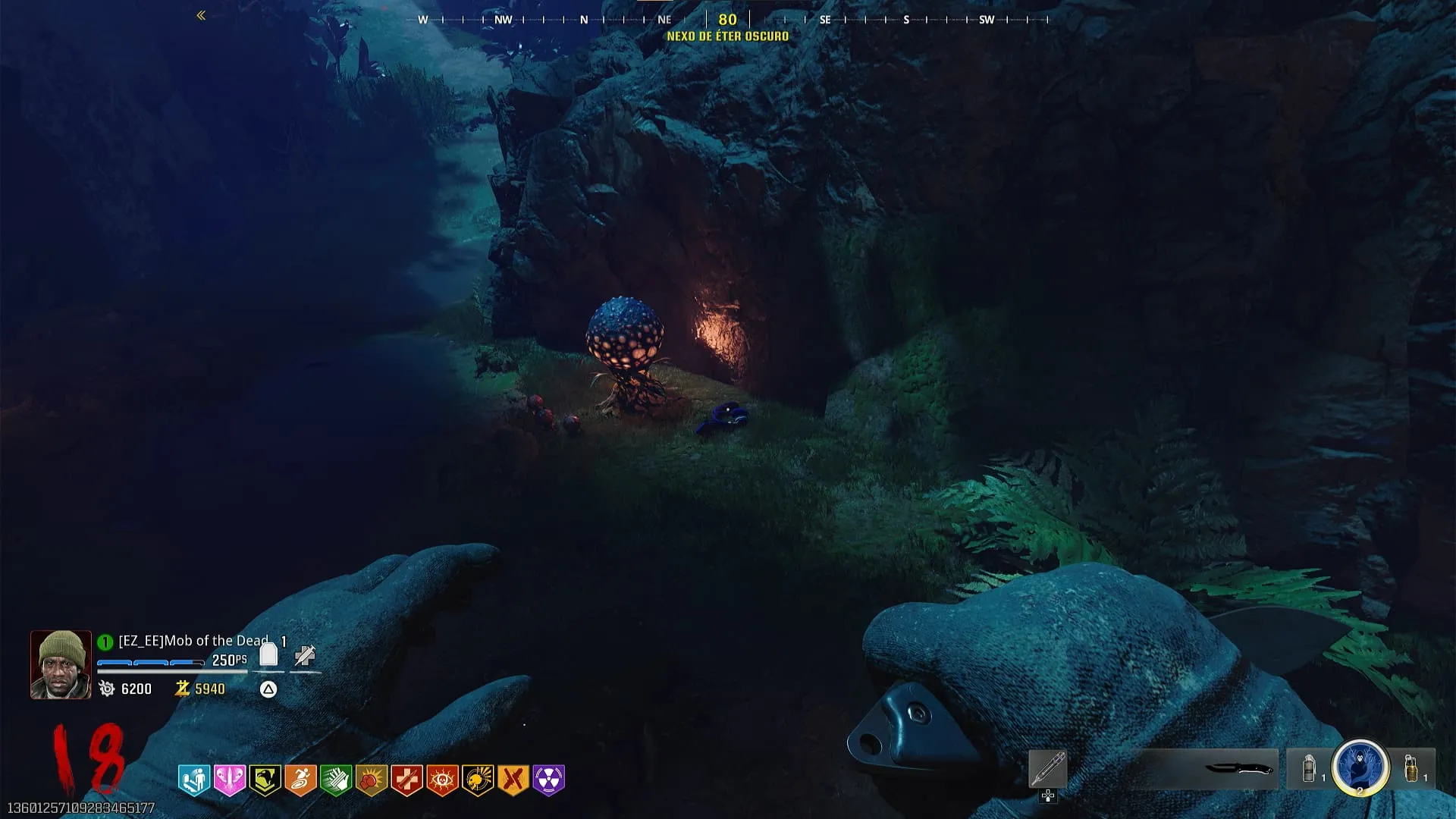Select the armor plate icon

pos(268,655)
